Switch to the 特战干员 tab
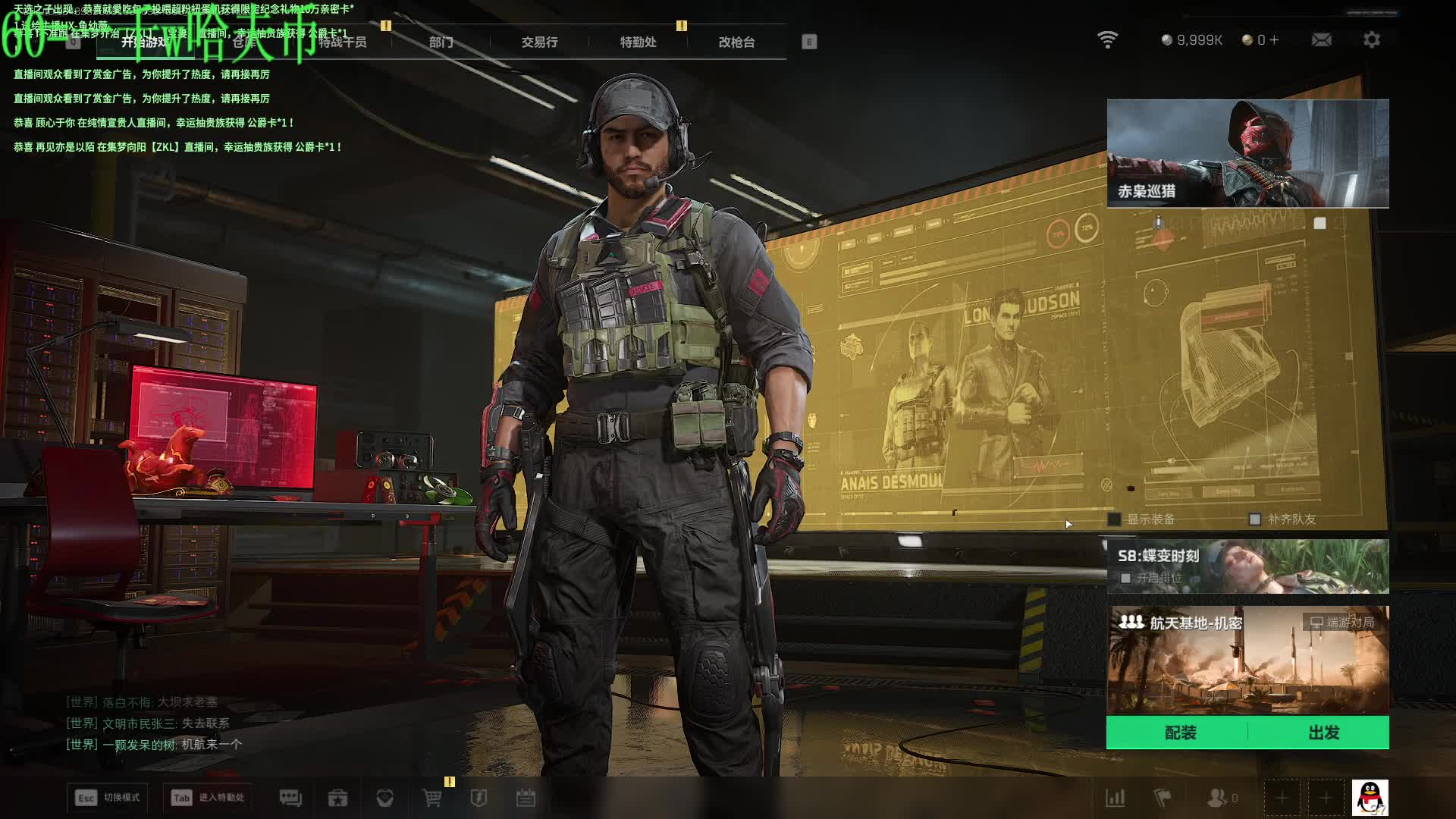Image resolution: width=1456 pixels, height=819 pixels. (343, 42)
